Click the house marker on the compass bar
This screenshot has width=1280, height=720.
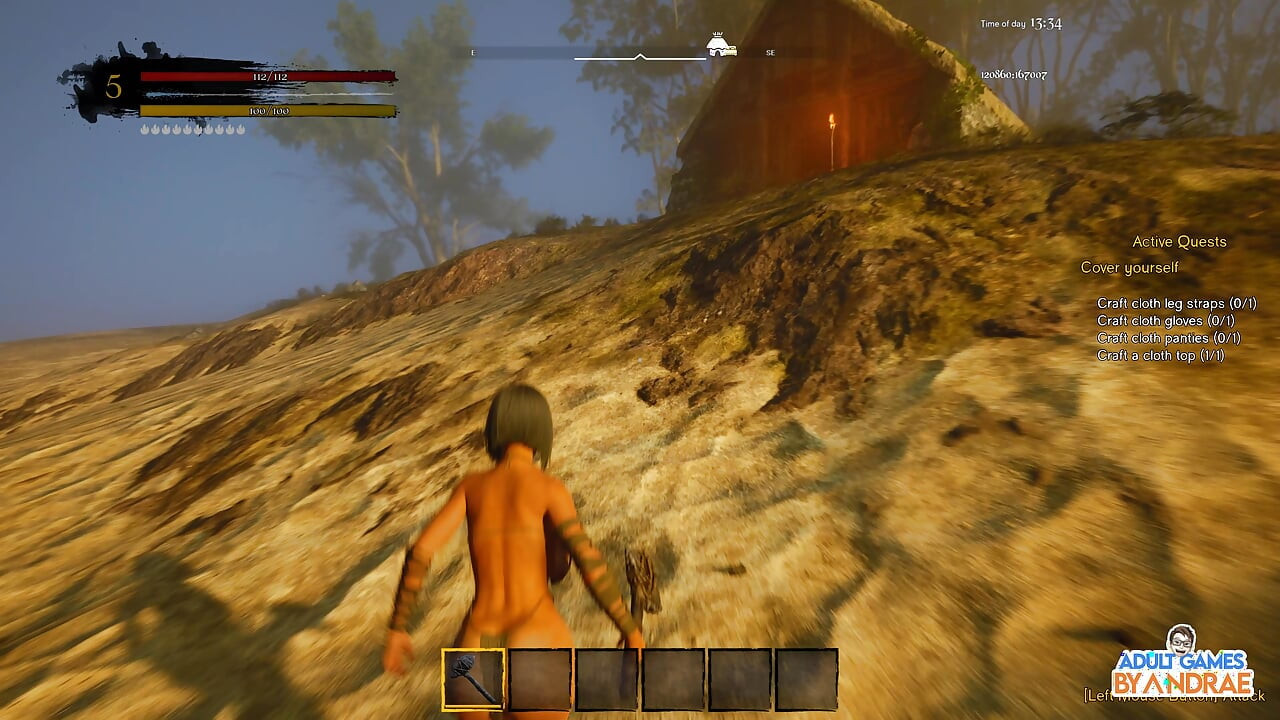(x=722, y=45)
